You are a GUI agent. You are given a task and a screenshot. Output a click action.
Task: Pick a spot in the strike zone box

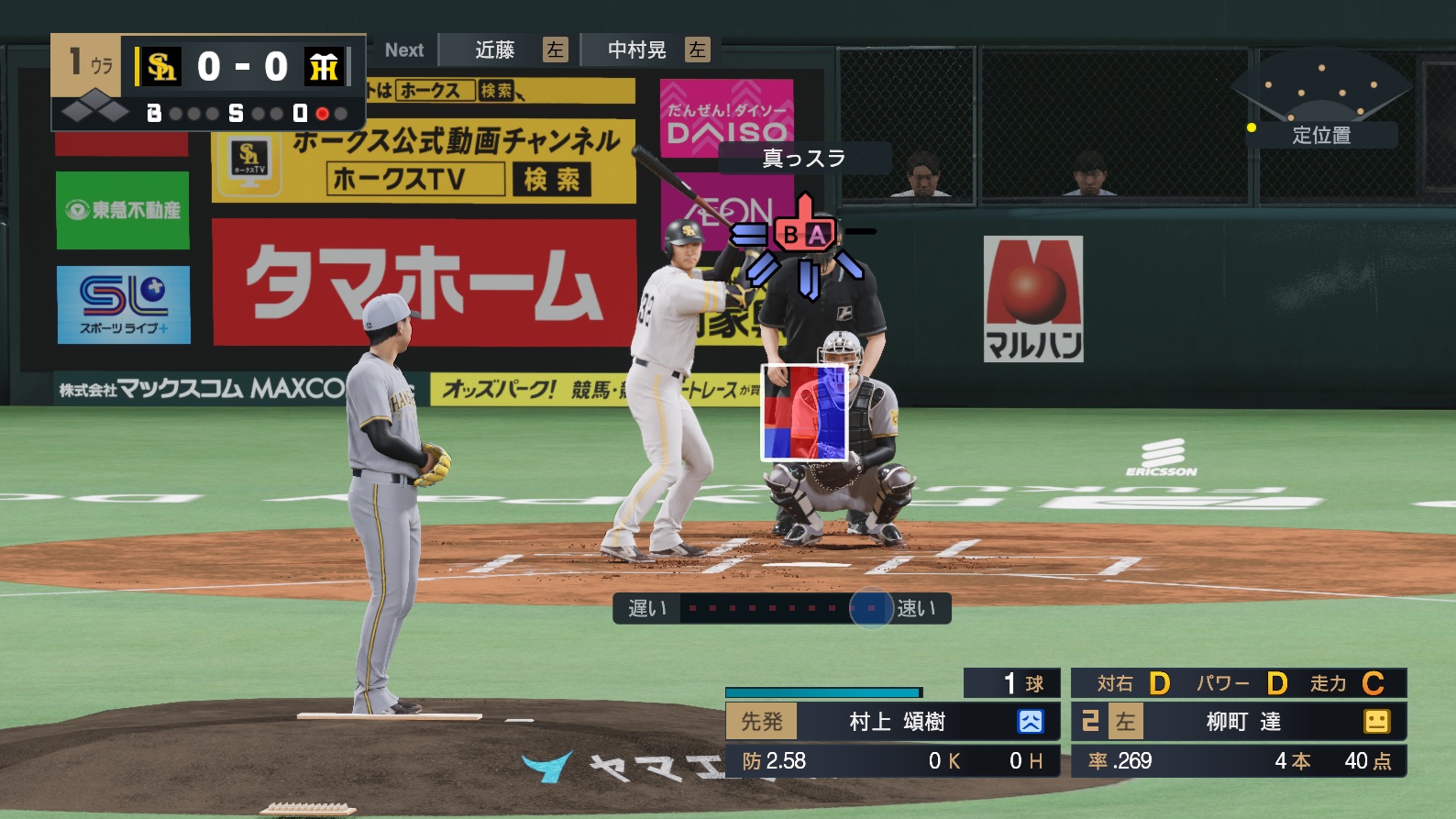coord(805,412)
